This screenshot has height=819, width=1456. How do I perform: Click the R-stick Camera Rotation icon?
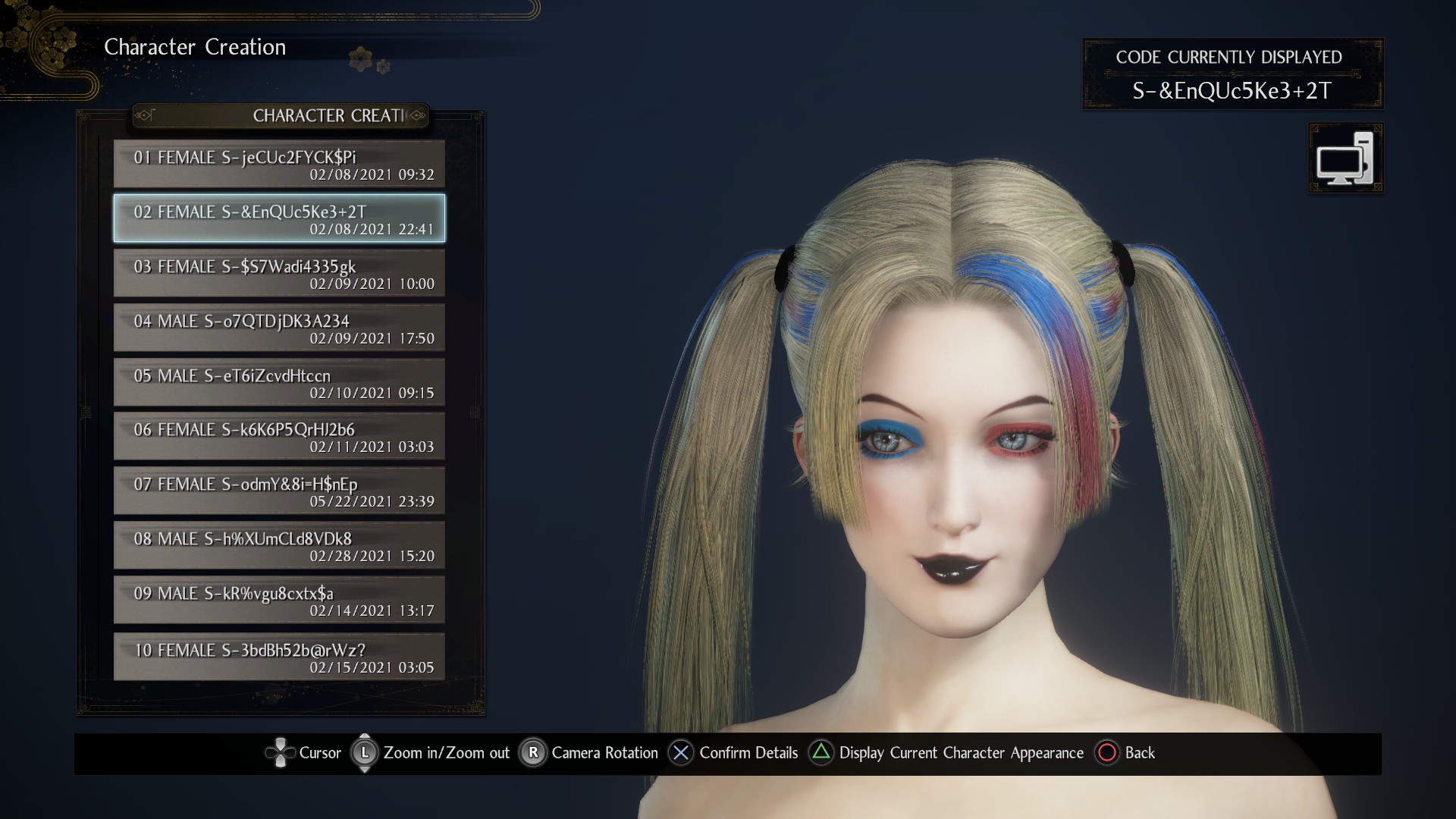(x=533, y=753)
